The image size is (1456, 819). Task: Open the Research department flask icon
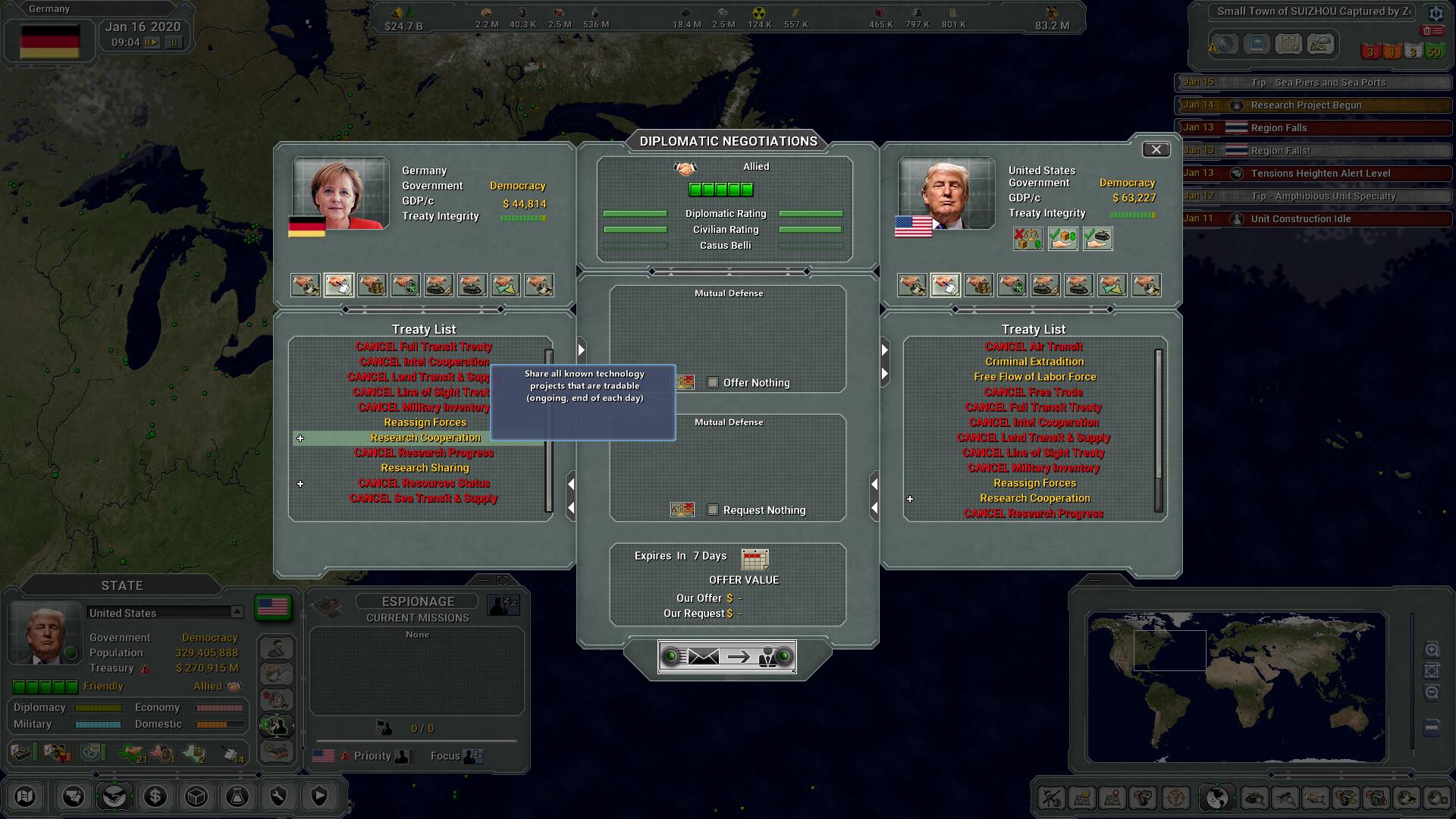click(237, 797)
